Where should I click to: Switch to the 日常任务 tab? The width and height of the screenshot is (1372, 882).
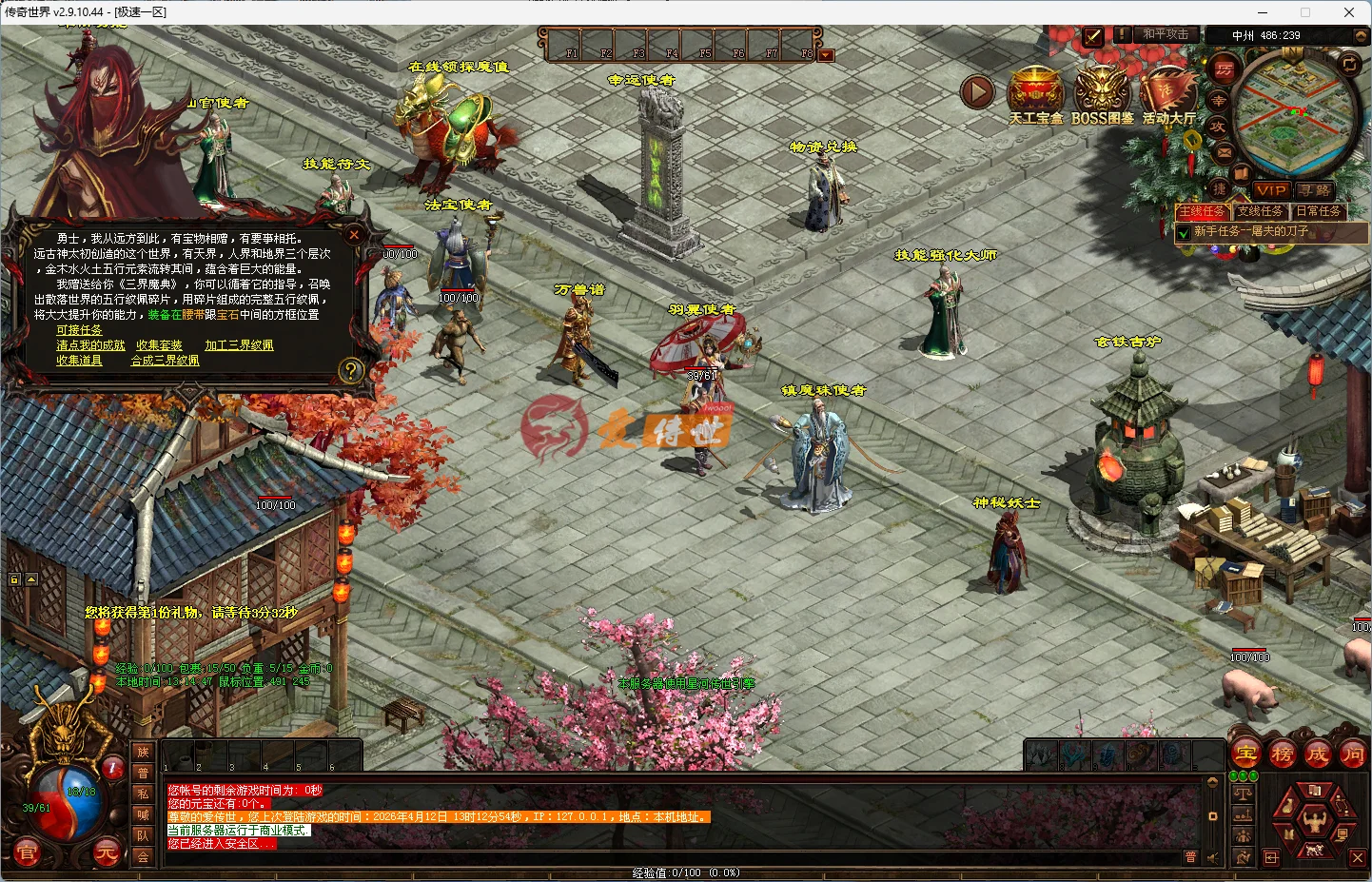click(1319, 211)
